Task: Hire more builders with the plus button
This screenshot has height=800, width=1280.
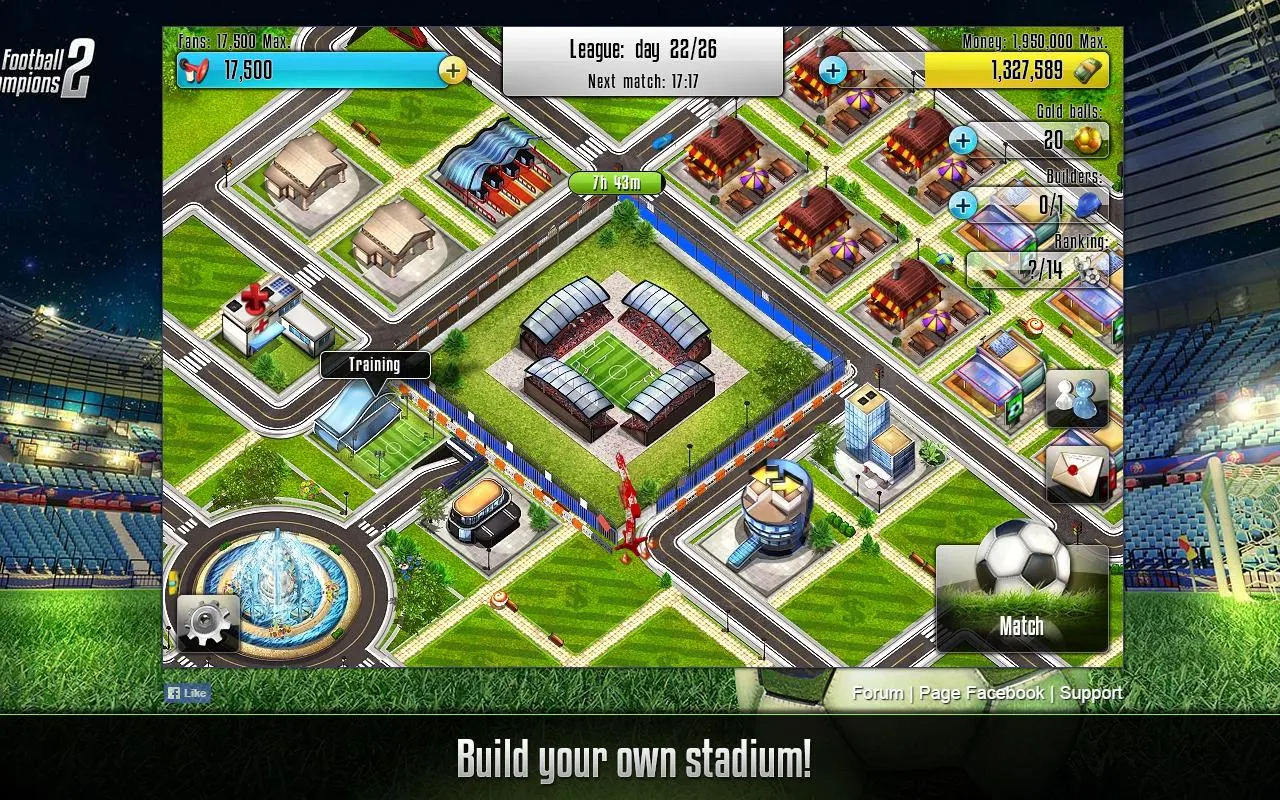Action: click(963, 205)
